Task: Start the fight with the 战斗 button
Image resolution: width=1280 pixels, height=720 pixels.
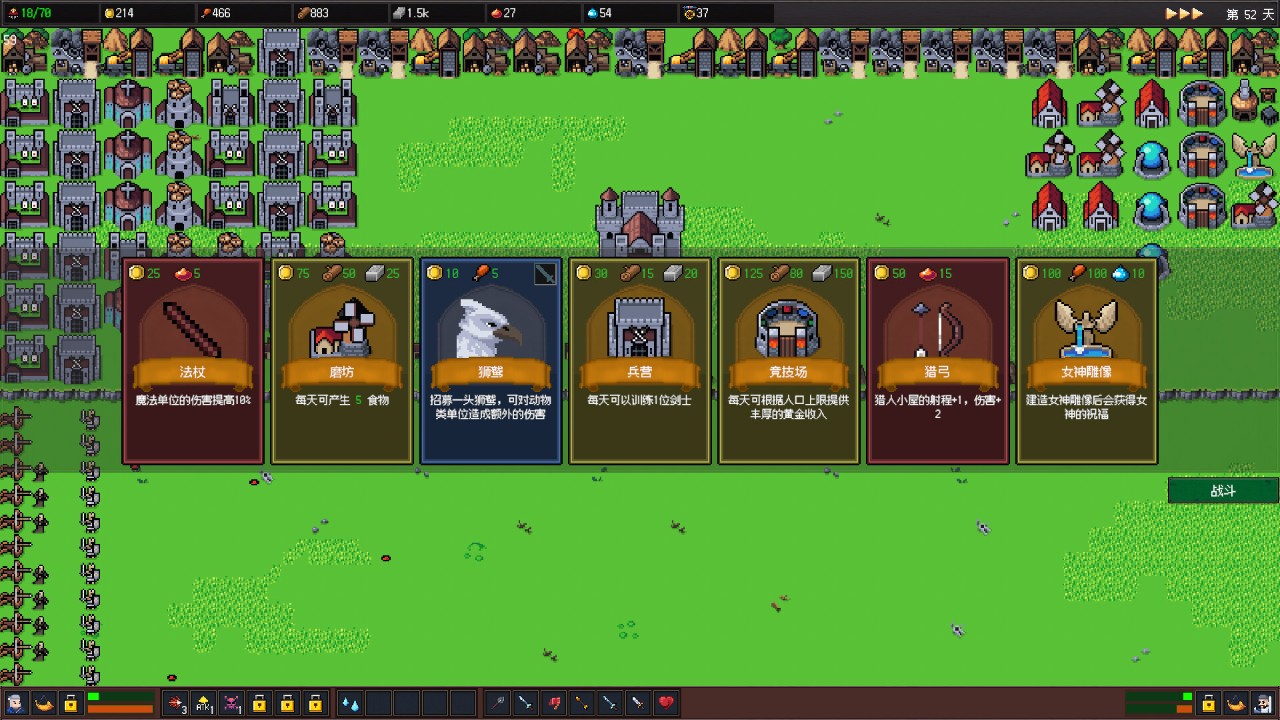Action: [1223, 491]
